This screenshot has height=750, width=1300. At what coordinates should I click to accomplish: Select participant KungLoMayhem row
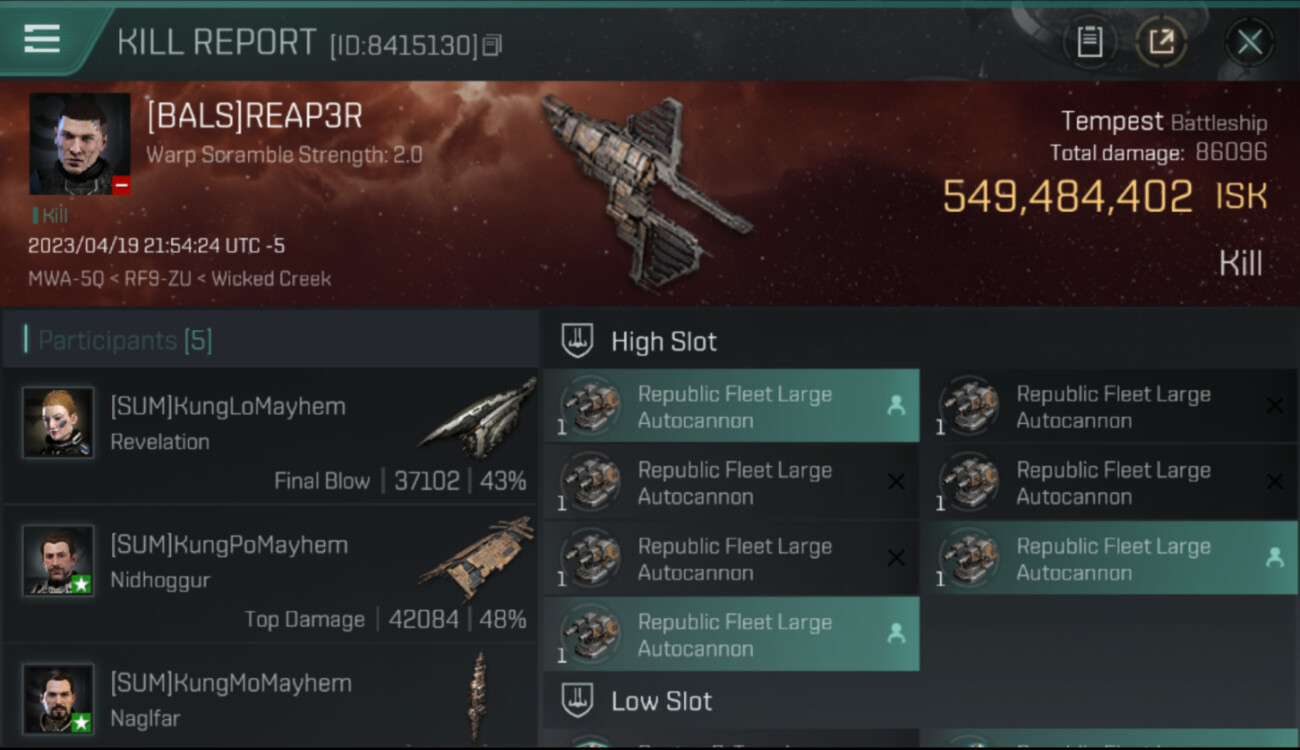point(270,436)
